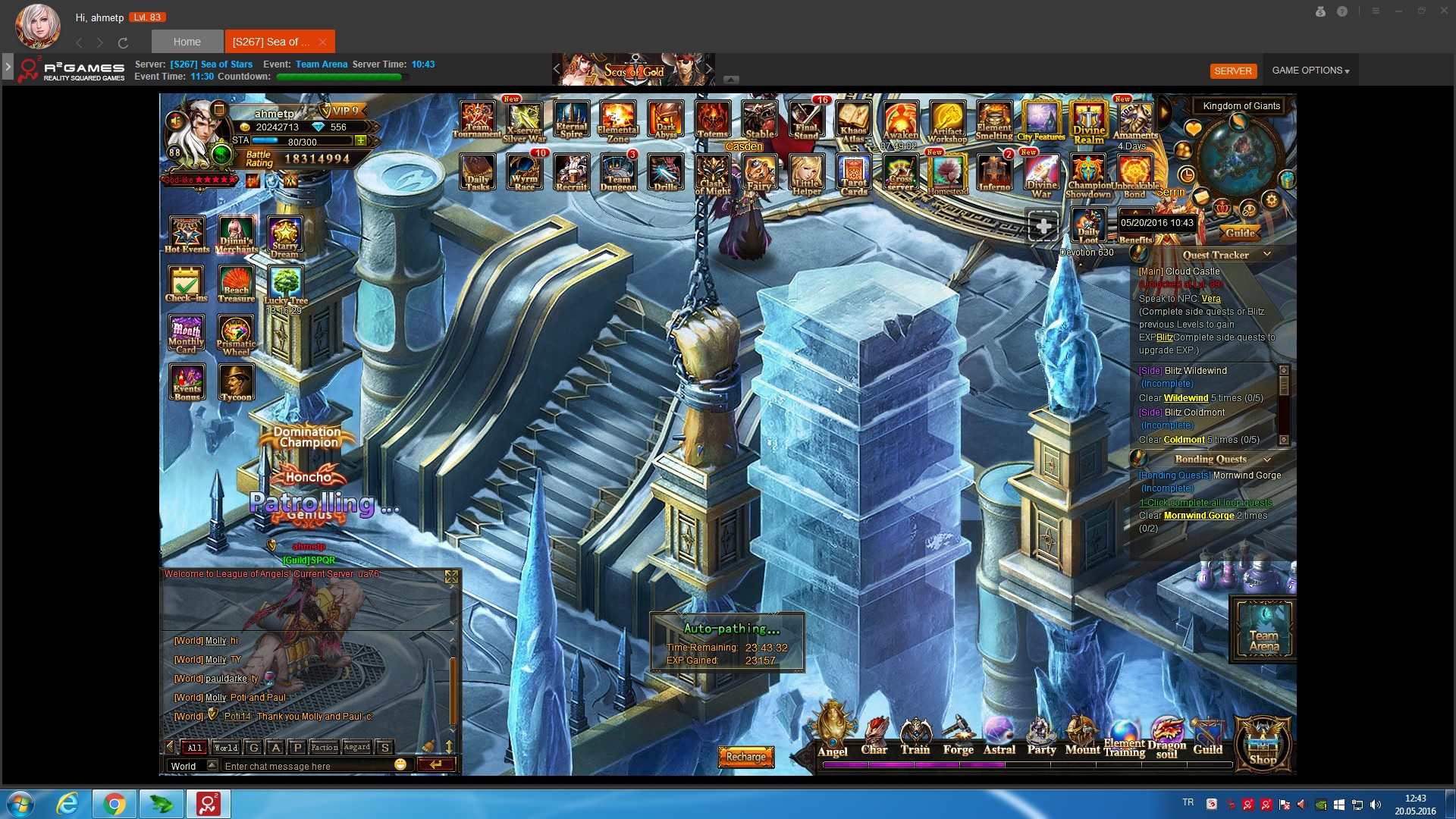Click the Recharge button
Screen dimensions: 1456x819
point(746,756)
